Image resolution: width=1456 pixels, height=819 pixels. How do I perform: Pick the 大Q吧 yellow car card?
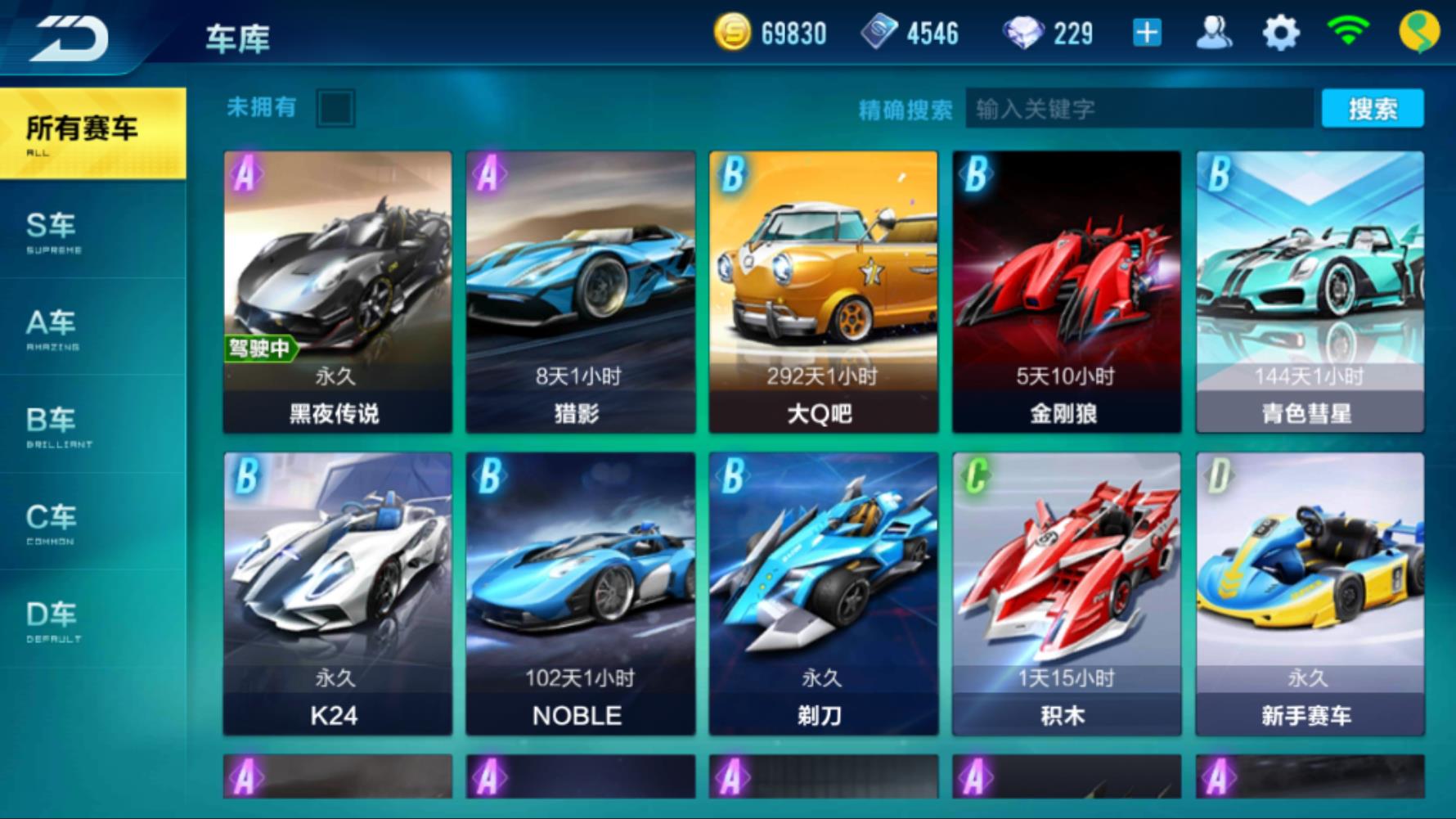(823, 291)
